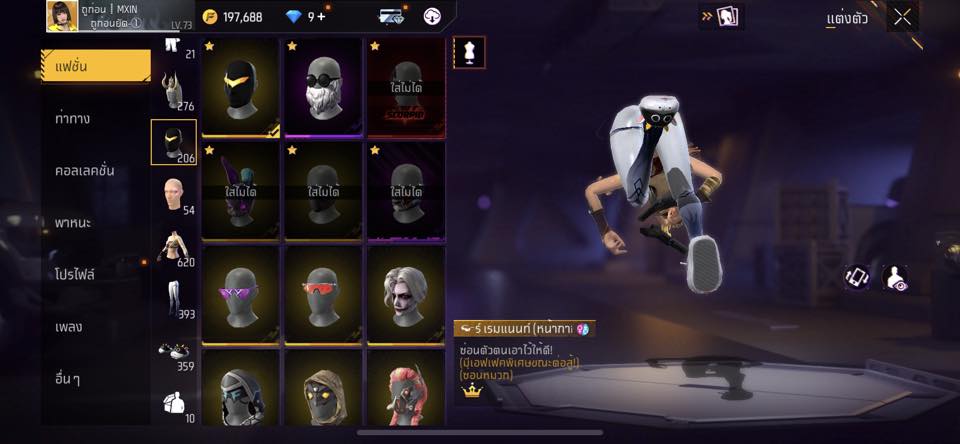Click the mannequin outfit preset icon
The image size is (960, 444).
pos(469,52)
